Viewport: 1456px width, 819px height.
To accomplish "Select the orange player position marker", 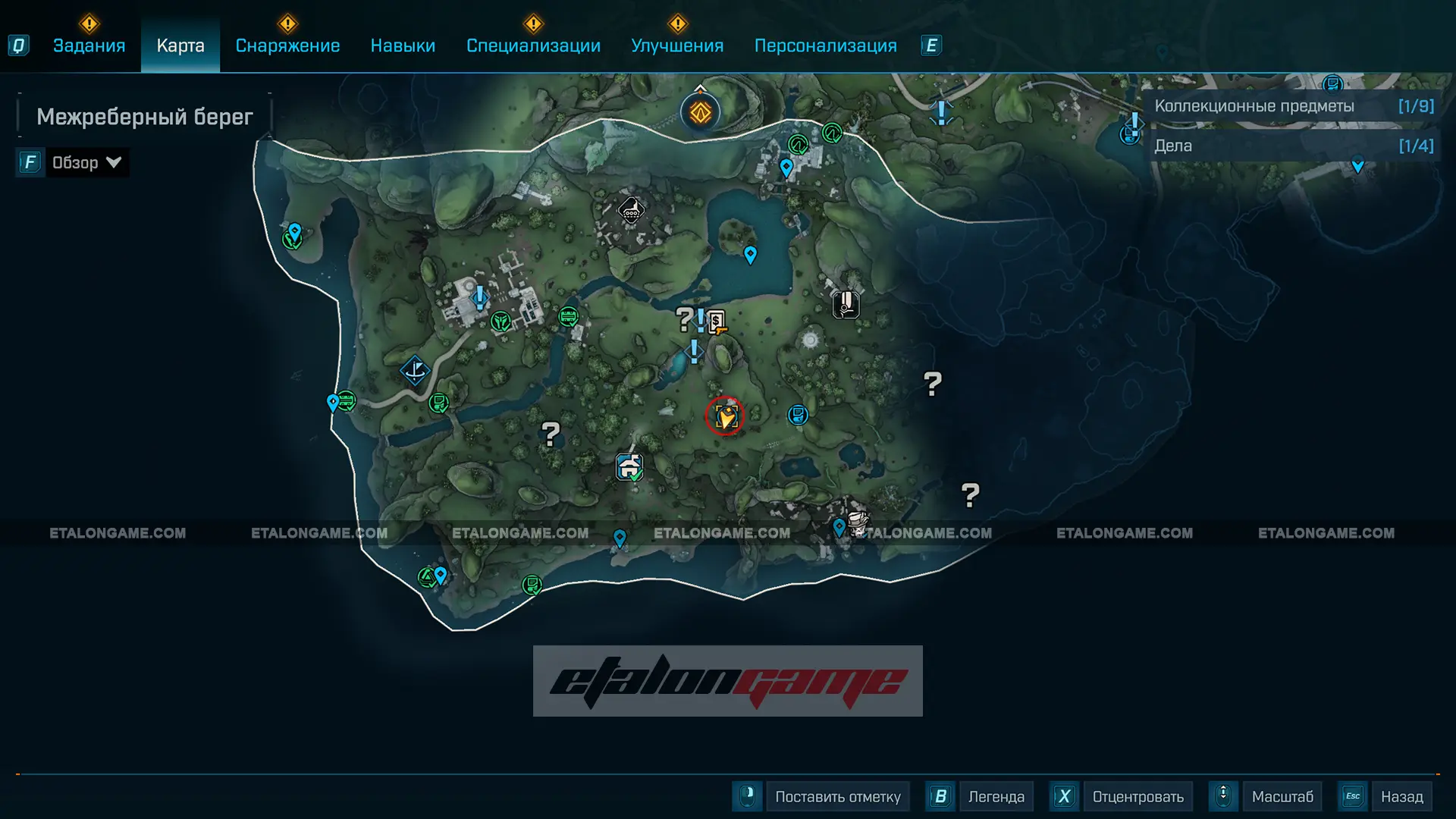I will [725, 416].
